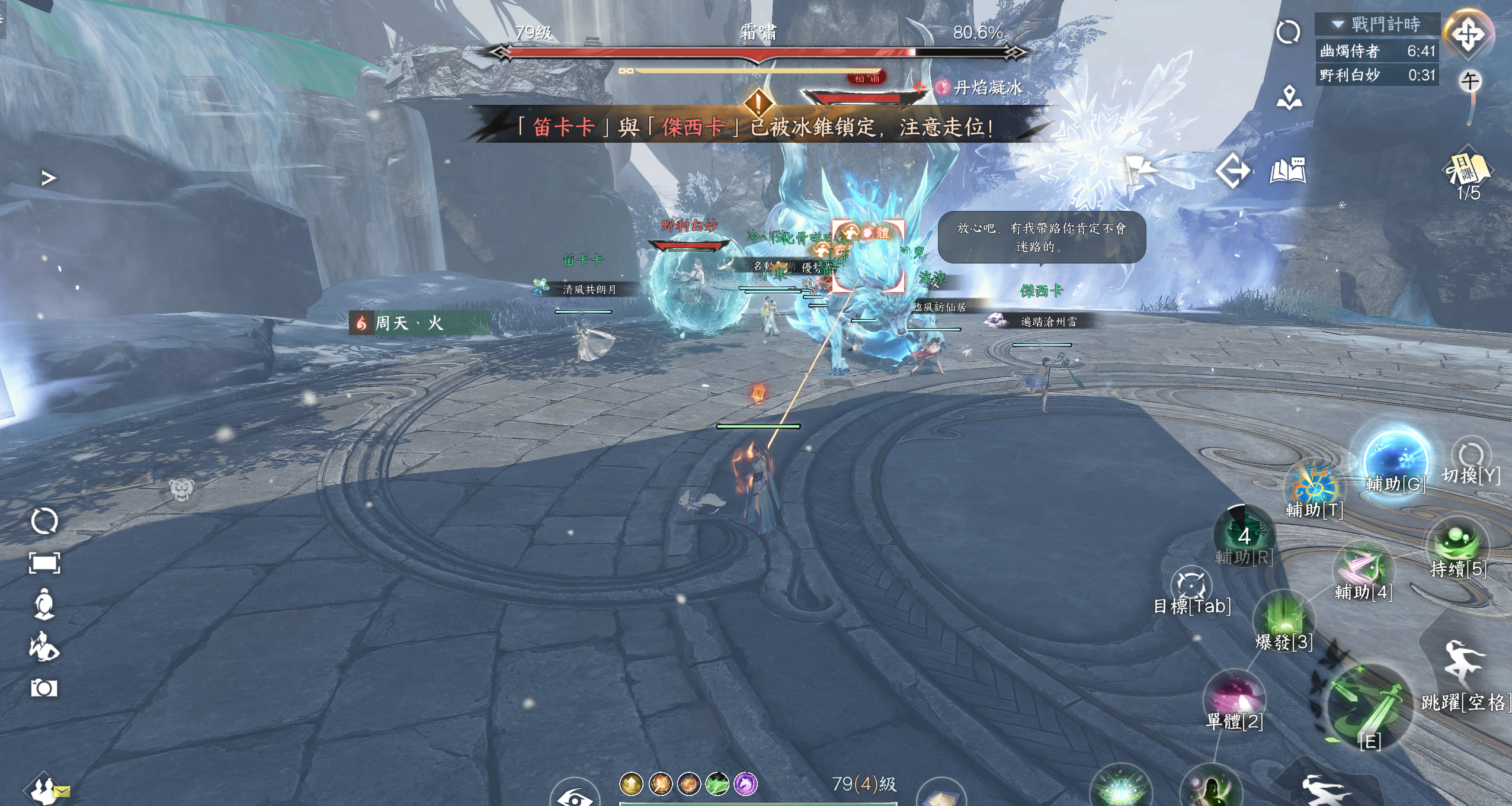1512x806 pixels.
Task: Open the camera screenshot icon
Action: point(44,688)
